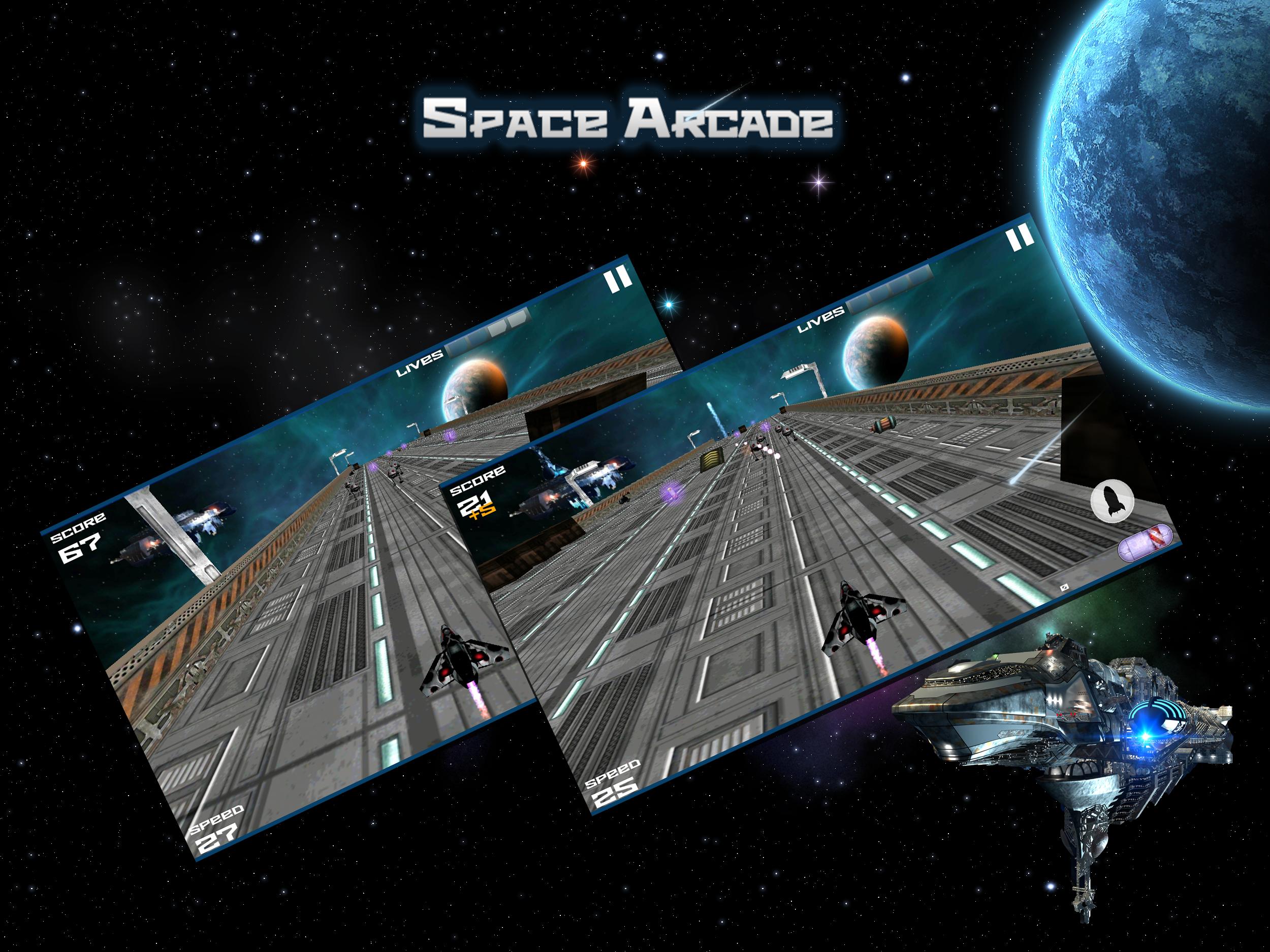This screenshot has width=1270, height=952.
Task: Toggle the first Lives segment on the right HUD
Action: point(856,306)
